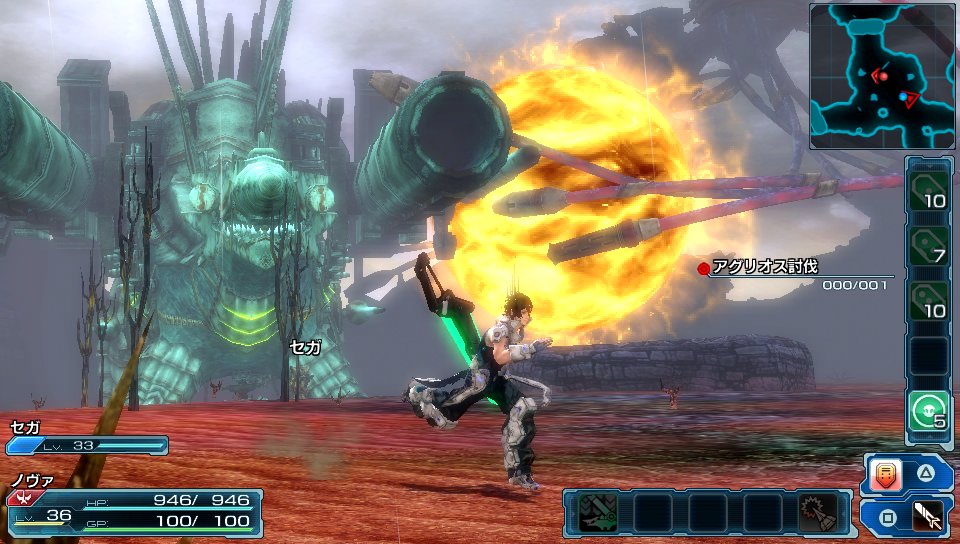This screenshot has height=544, width=960.
Task: Use the round green item with count 5
Action: click(x=929, y=410)
